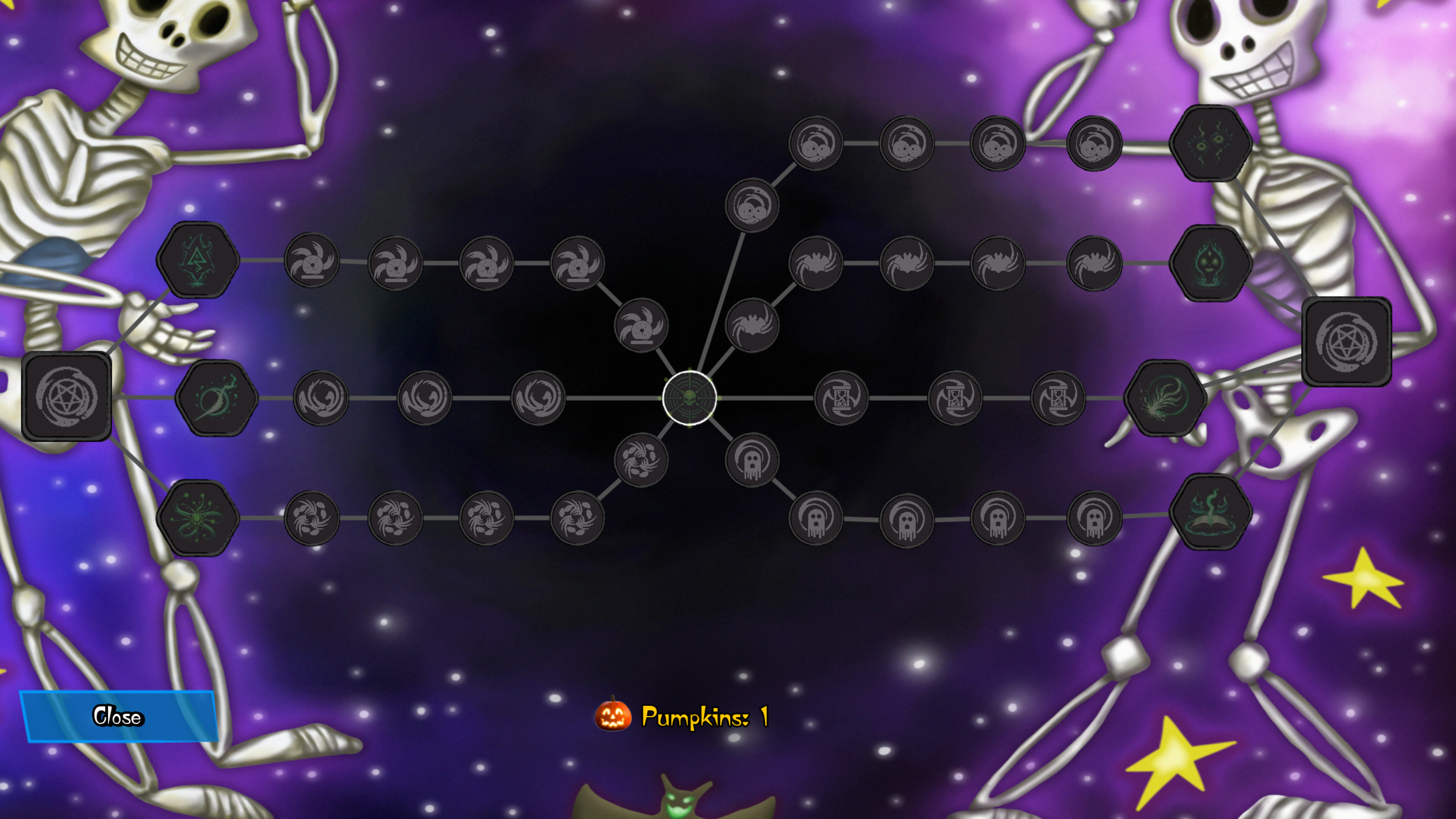Click the first crystal ball node in the top-left row
This screenshot has height=819, width=1456.
tap(312, 261)
